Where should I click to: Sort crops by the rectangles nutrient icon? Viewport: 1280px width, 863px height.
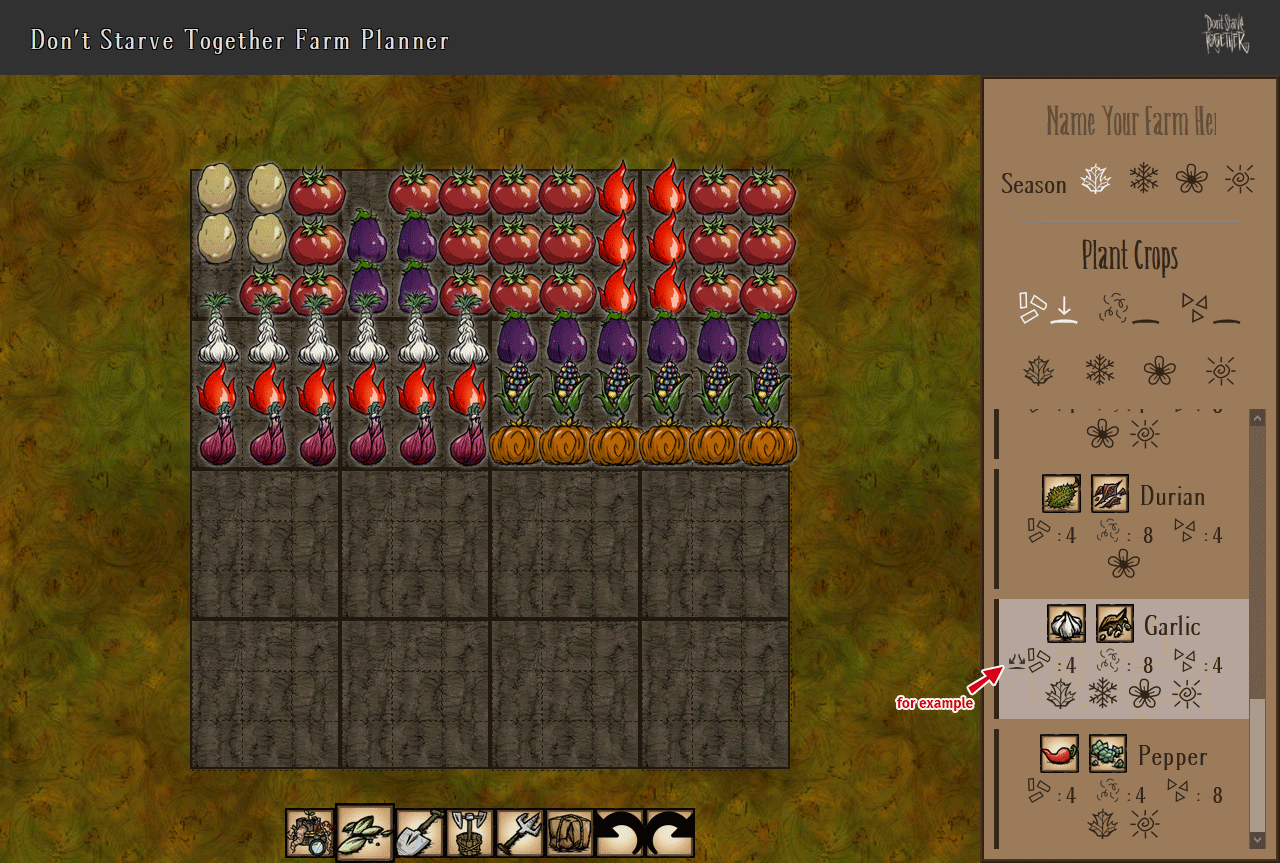[x=1047, y=308]
